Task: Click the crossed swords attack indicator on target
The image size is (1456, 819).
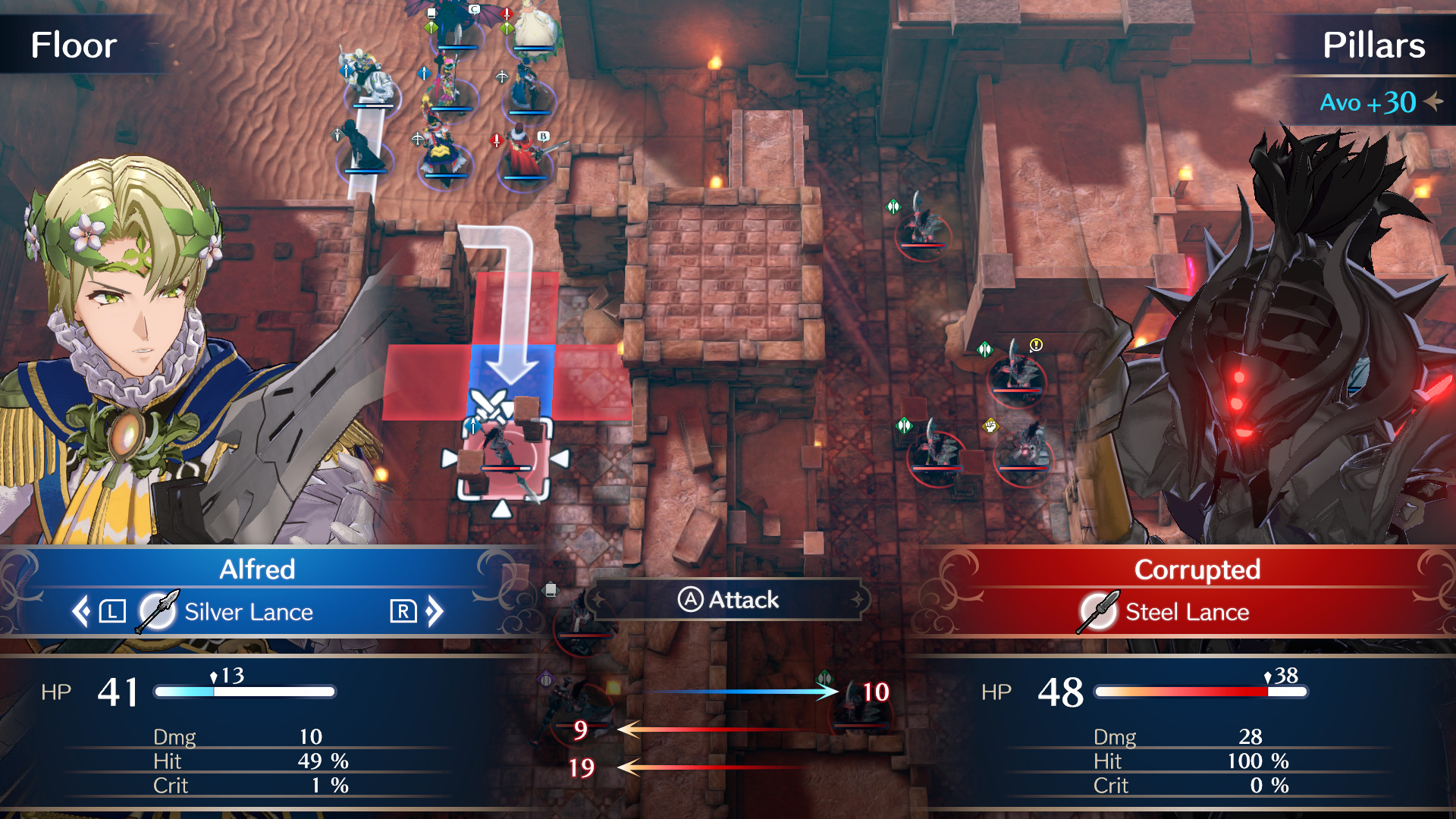Action: click(489, 403)
